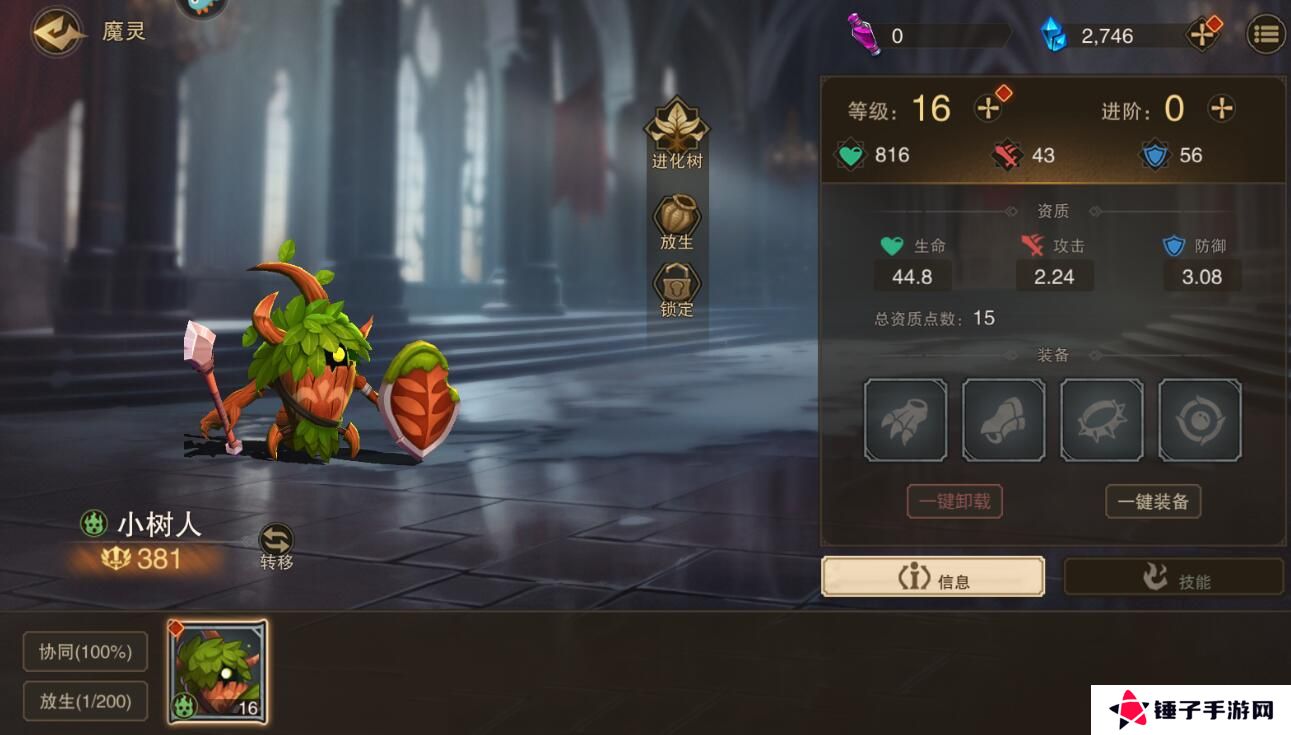
Task: Choose the claw equipment slot
Action: point(905,420)
